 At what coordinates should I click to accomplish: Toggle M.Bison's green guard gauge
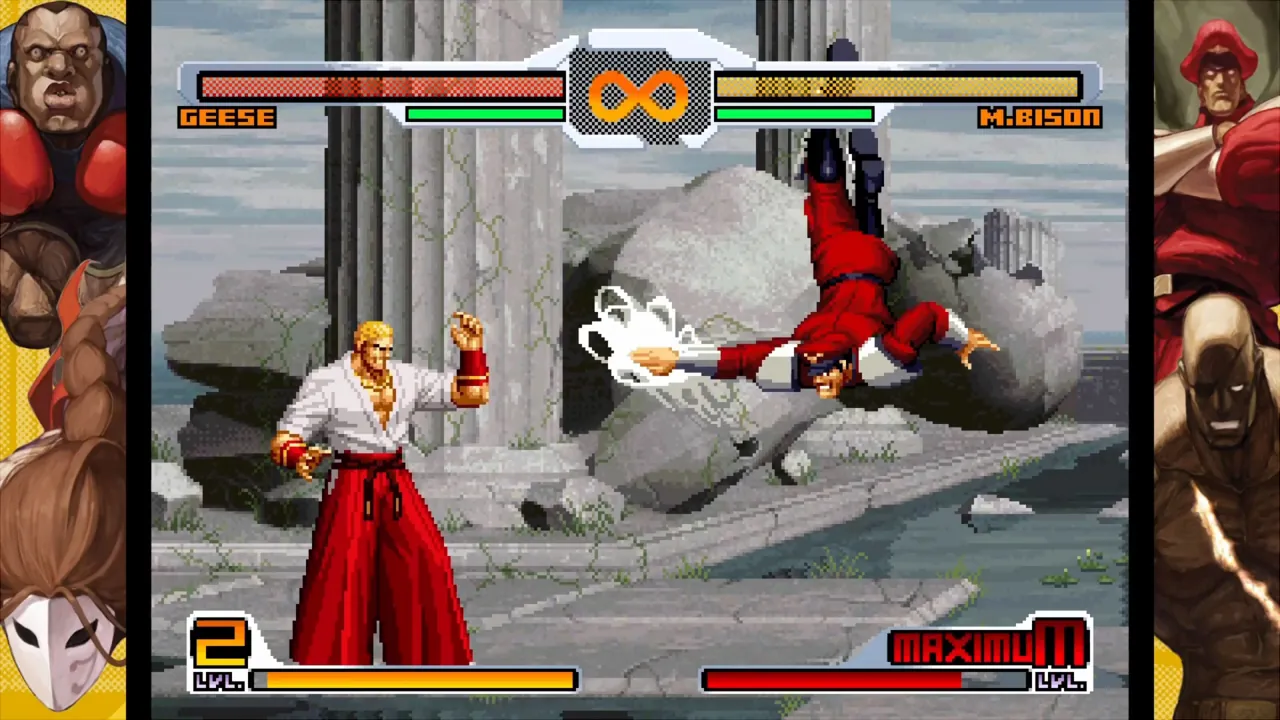pyautogui.click(x=793, y=115)
